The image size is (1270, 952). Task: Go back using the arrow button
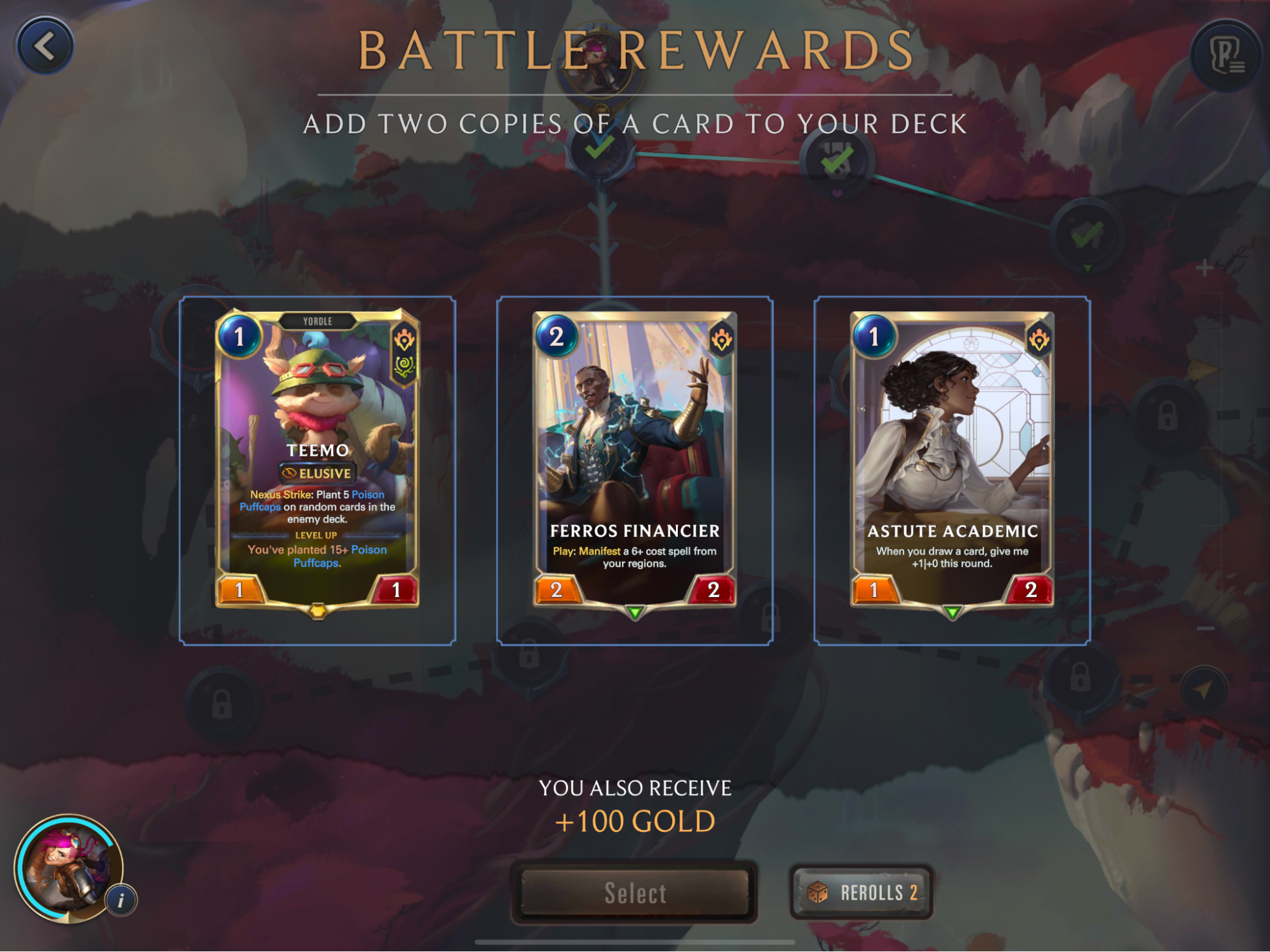(x=45, y=46)
